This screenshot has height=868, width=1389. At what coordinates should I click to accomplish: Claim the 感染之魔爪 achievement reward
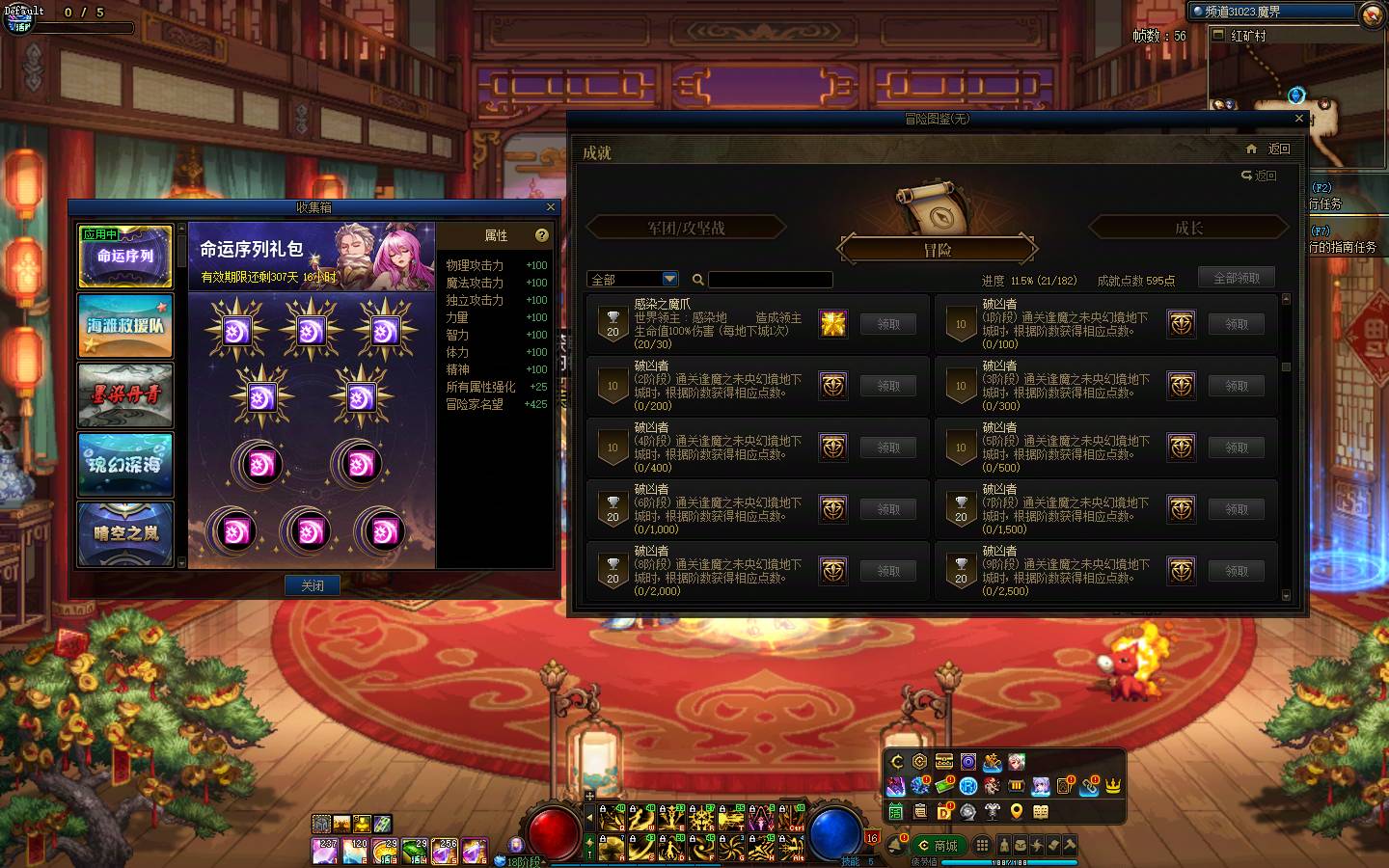point(888,324)
